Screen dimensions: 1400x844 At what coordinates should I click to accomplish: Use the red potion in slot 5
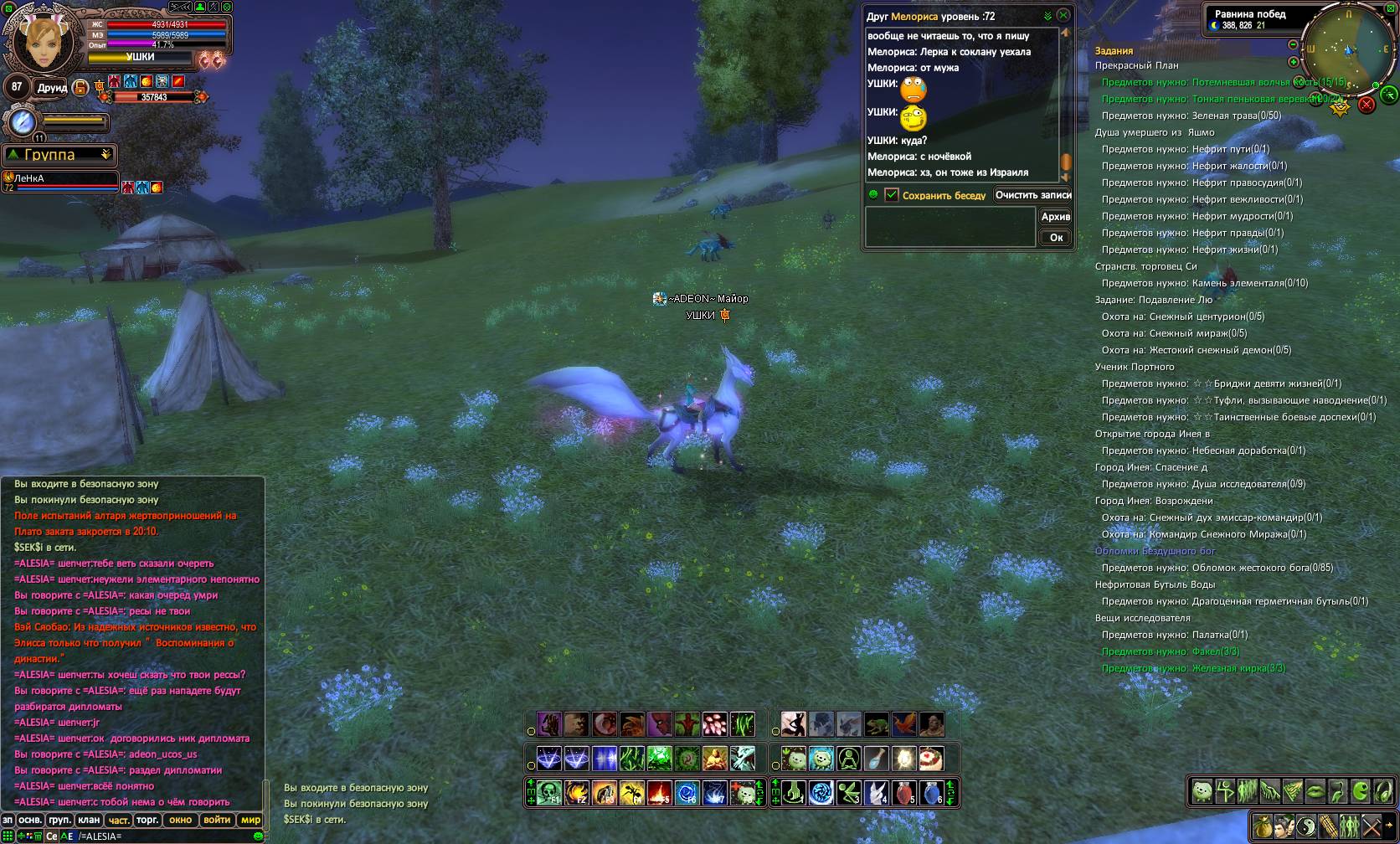[903, 792]
